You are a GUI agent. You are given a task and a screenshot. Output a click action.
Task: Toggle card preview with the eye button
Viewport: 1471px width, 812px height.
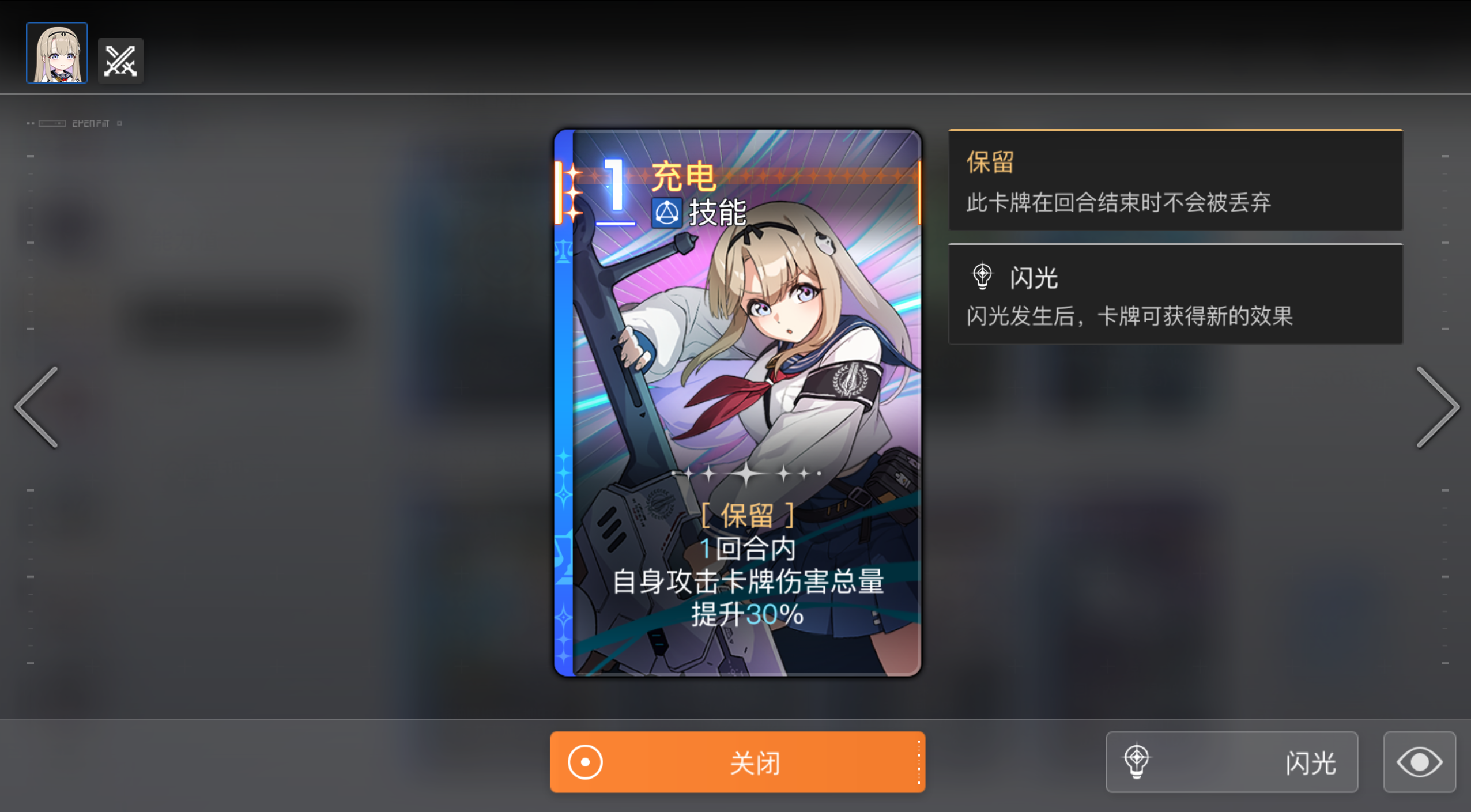point(1420,761)
